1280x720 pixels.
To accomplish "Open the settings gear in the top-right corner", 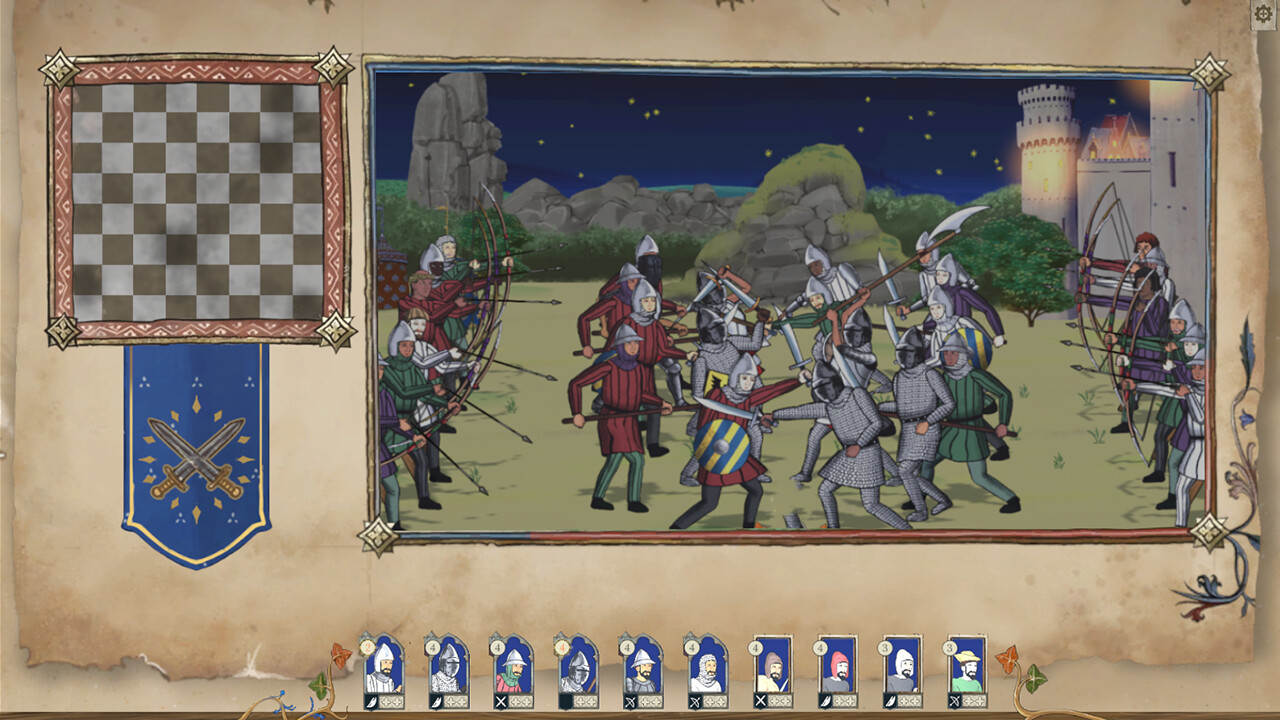I will [1262, 14].
